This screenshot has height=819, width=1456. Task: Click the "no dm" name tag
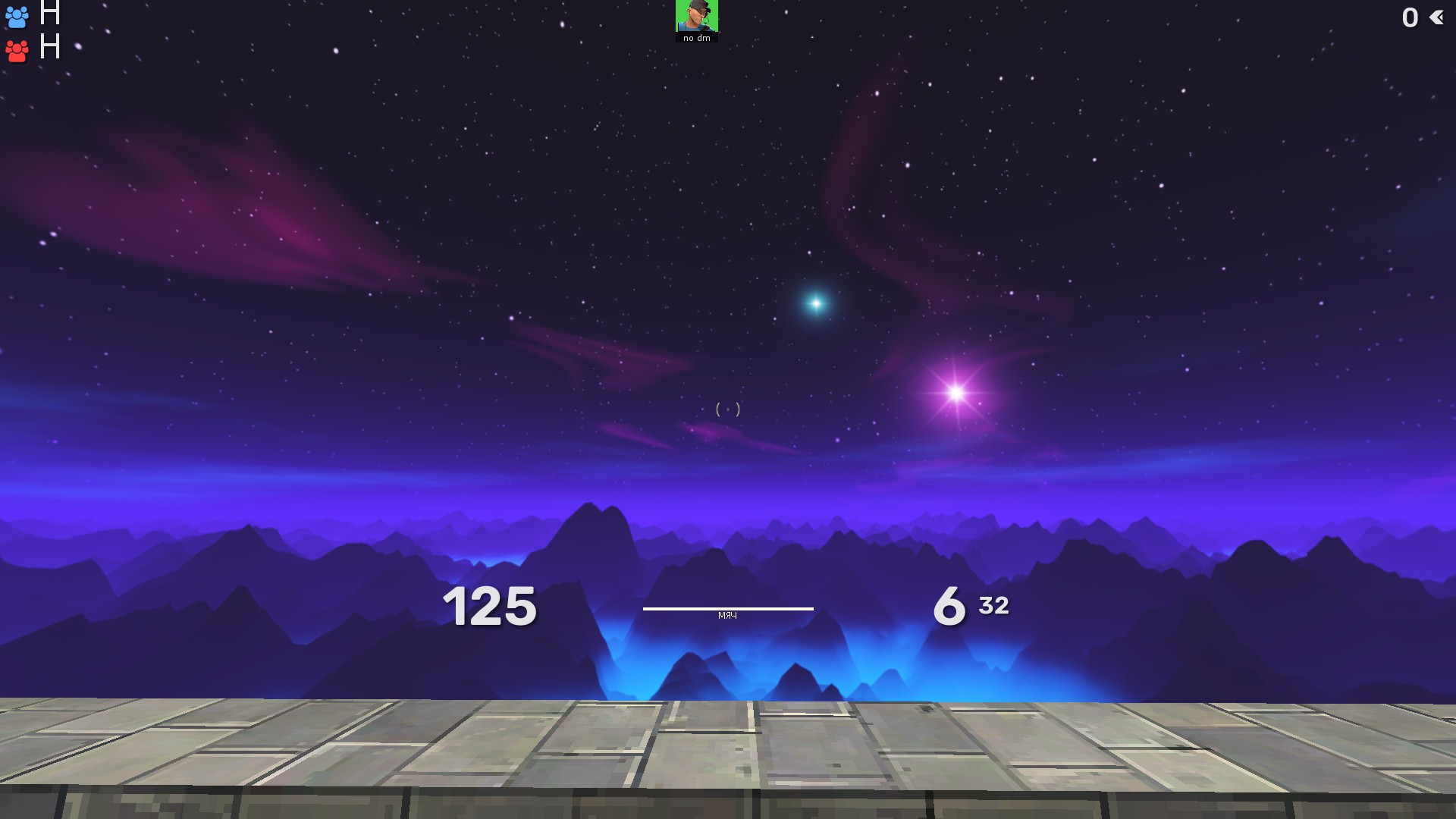[695, 36]
